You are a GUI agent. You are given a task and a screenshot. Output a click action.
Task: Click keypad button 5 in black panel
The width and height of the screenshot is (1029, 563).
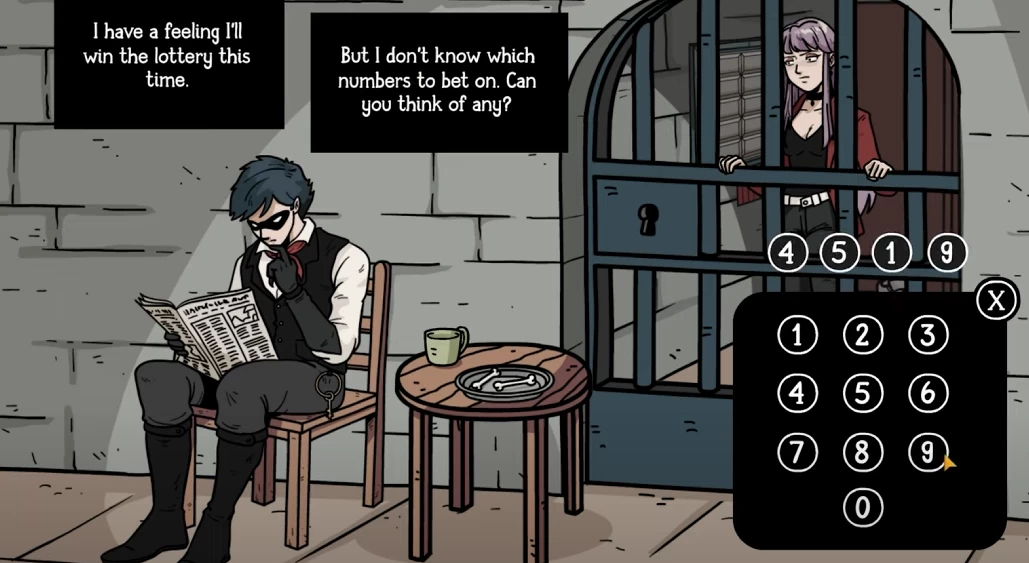point(862,393)
